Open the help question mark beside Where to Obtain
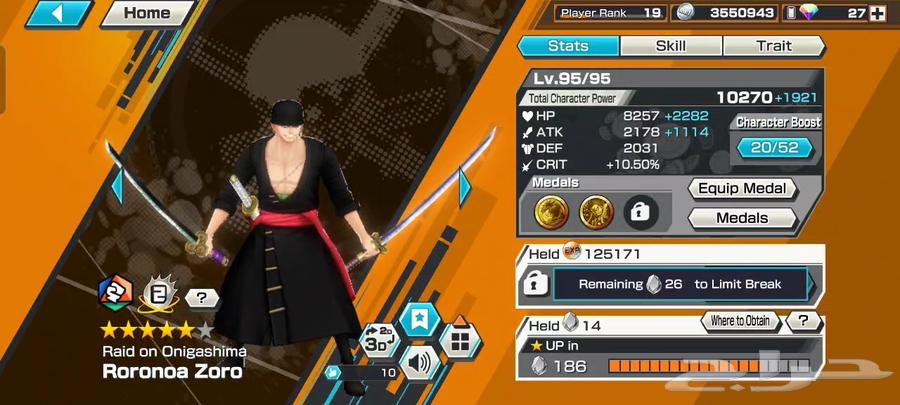Viewport: 900px width, 405px height. (802, 321)
